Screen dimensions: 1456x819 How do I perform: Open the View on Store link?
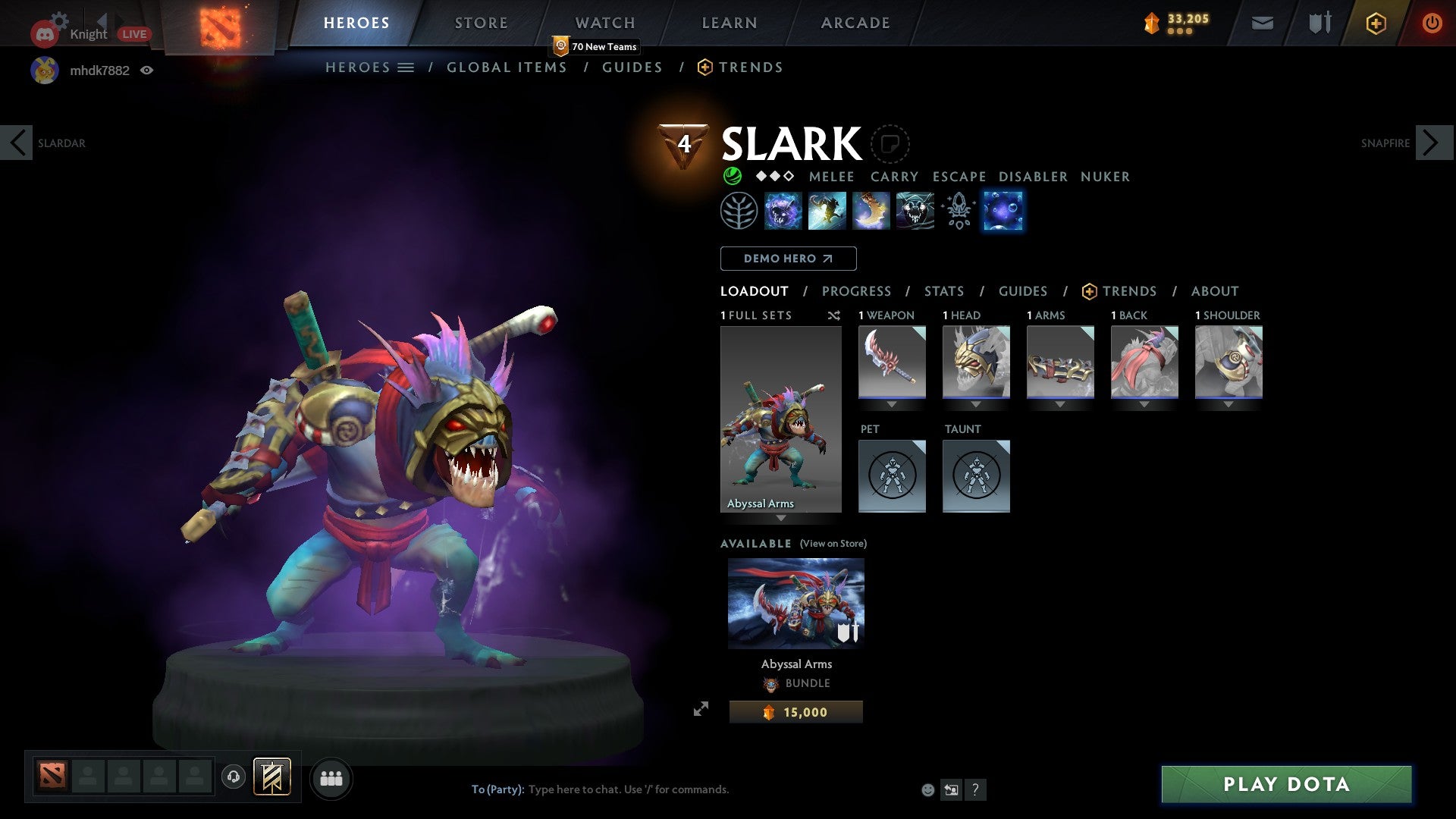[x=833, y=544]
